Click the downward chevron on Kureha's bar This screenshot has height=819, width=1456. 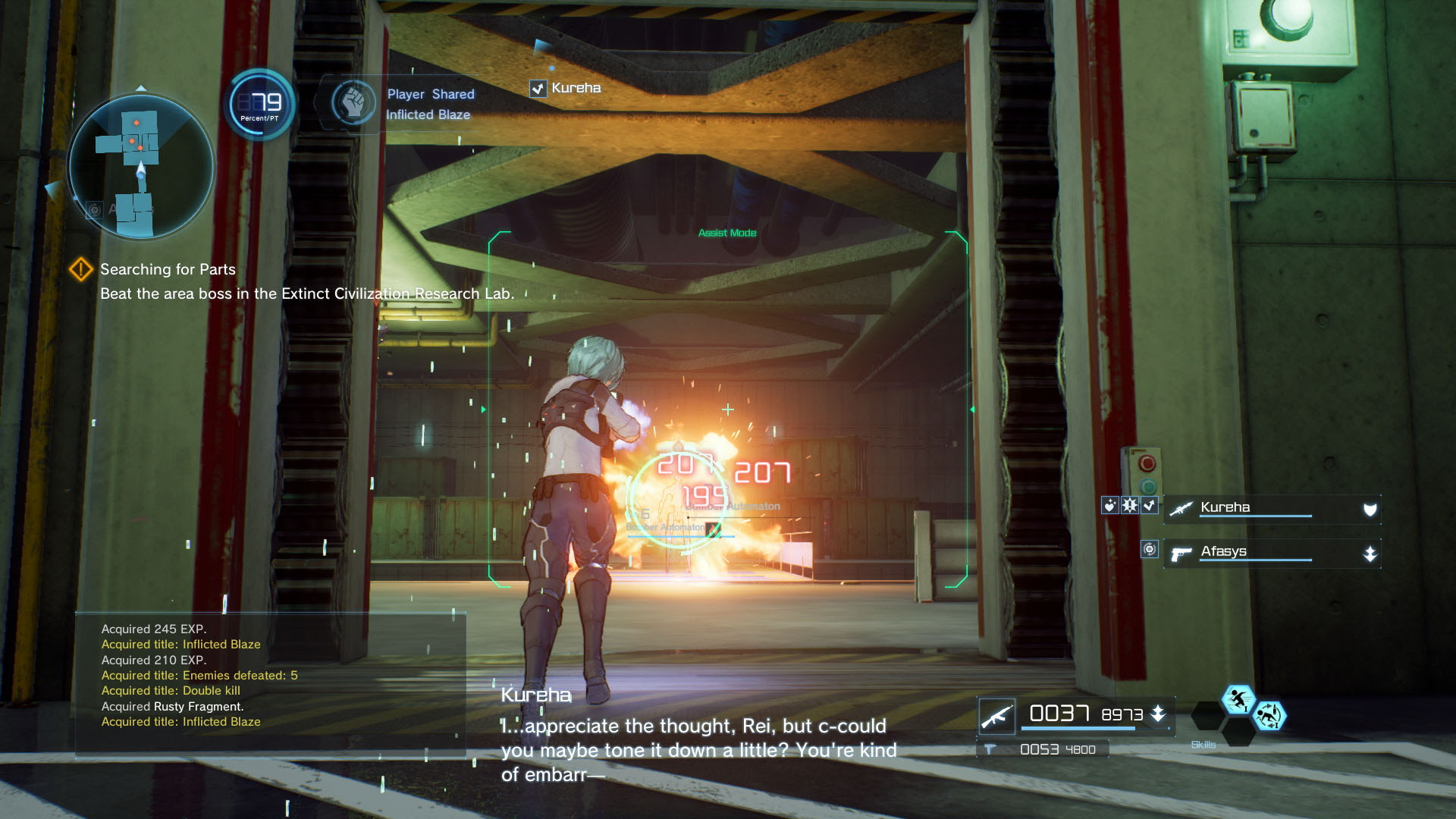pos(1370,509)
